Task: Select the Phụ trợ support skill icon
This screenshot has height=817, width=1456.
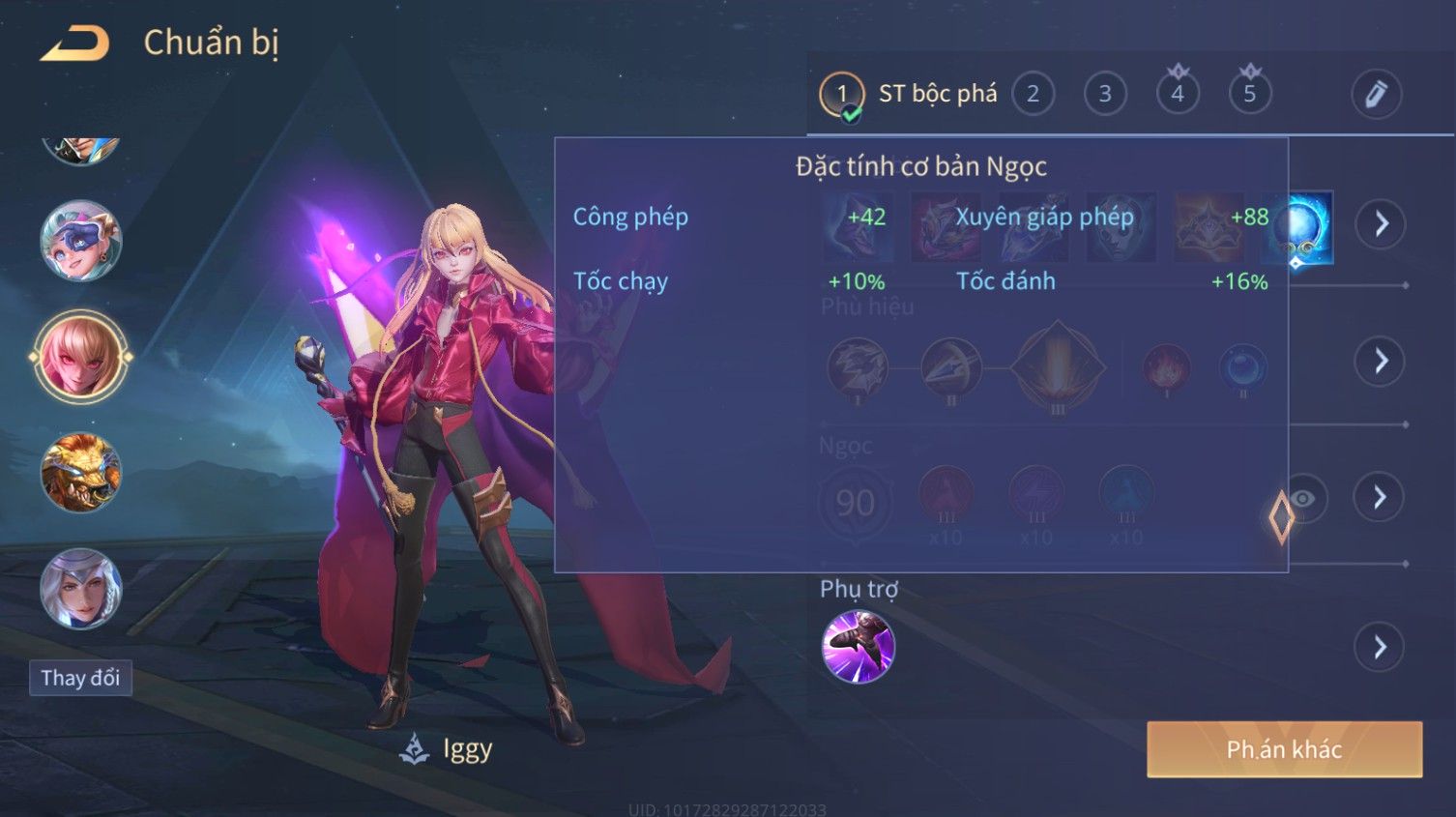Action: pos(858,647)
